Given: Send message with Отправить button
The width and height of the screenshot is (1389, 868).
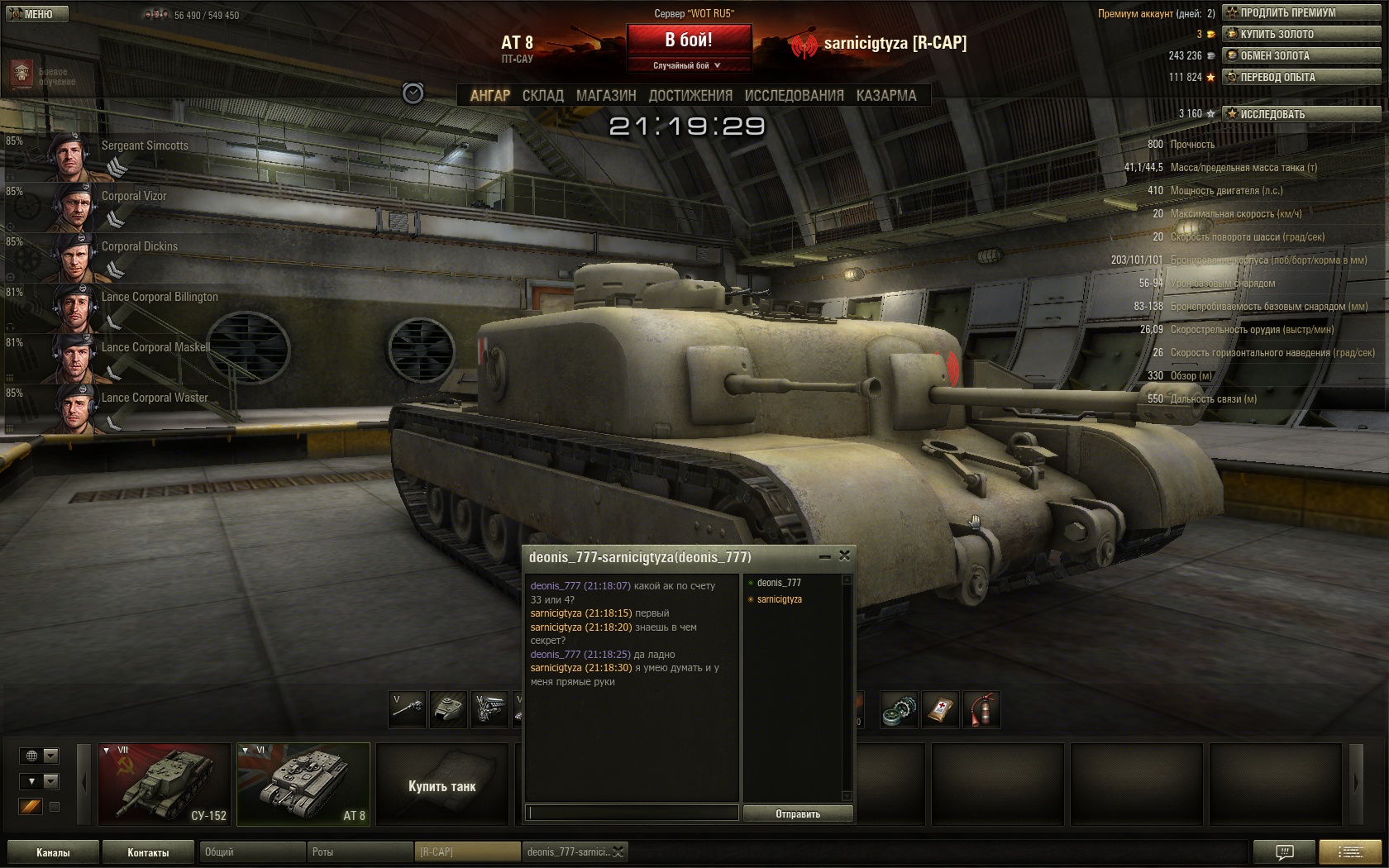Looking at the screenshot, I should 798,813.
